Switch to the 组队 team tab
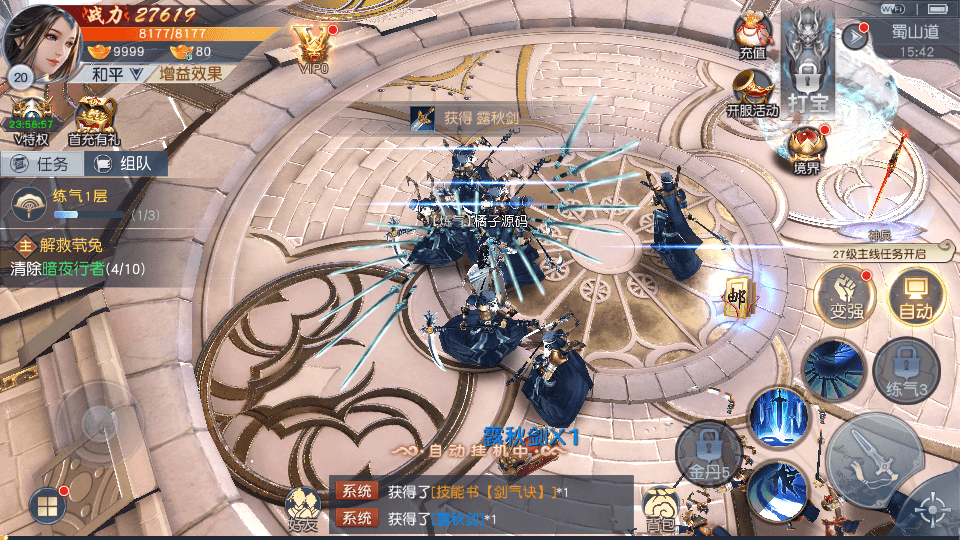 pyautogui.click(x=124, y=164)
